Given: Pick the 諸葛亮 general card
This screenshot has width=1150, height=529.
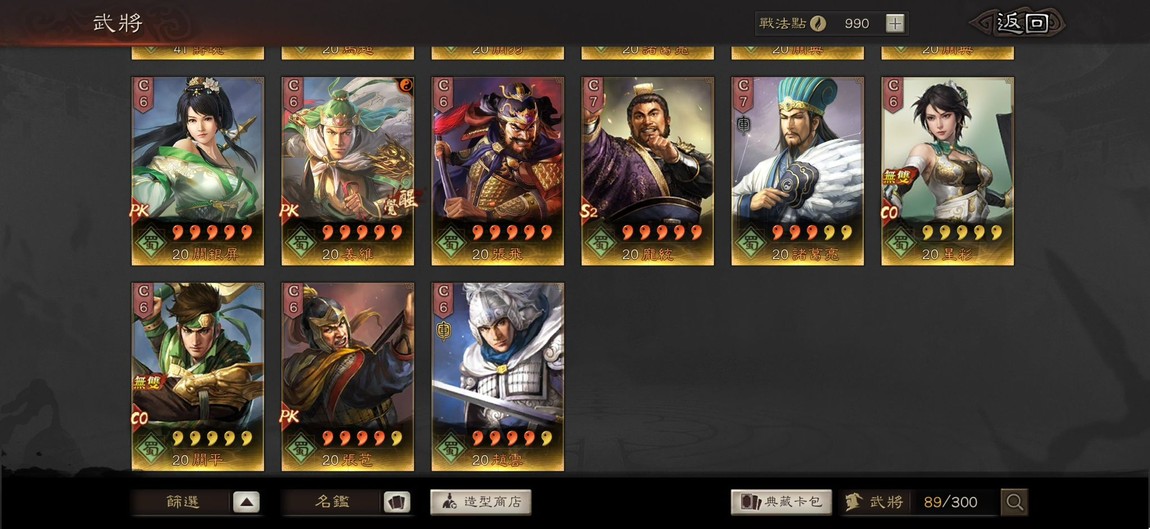Looking at the screenshot, I should click(798, 170).
